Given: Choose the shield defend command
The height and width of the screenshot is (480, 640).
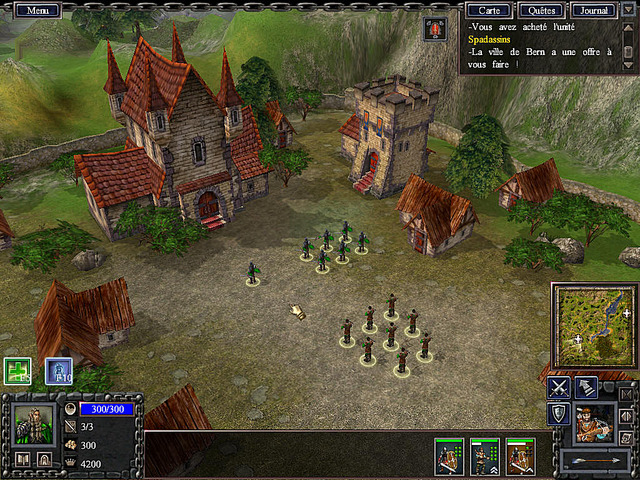Looking at the screenshot, I should point(559,414).
